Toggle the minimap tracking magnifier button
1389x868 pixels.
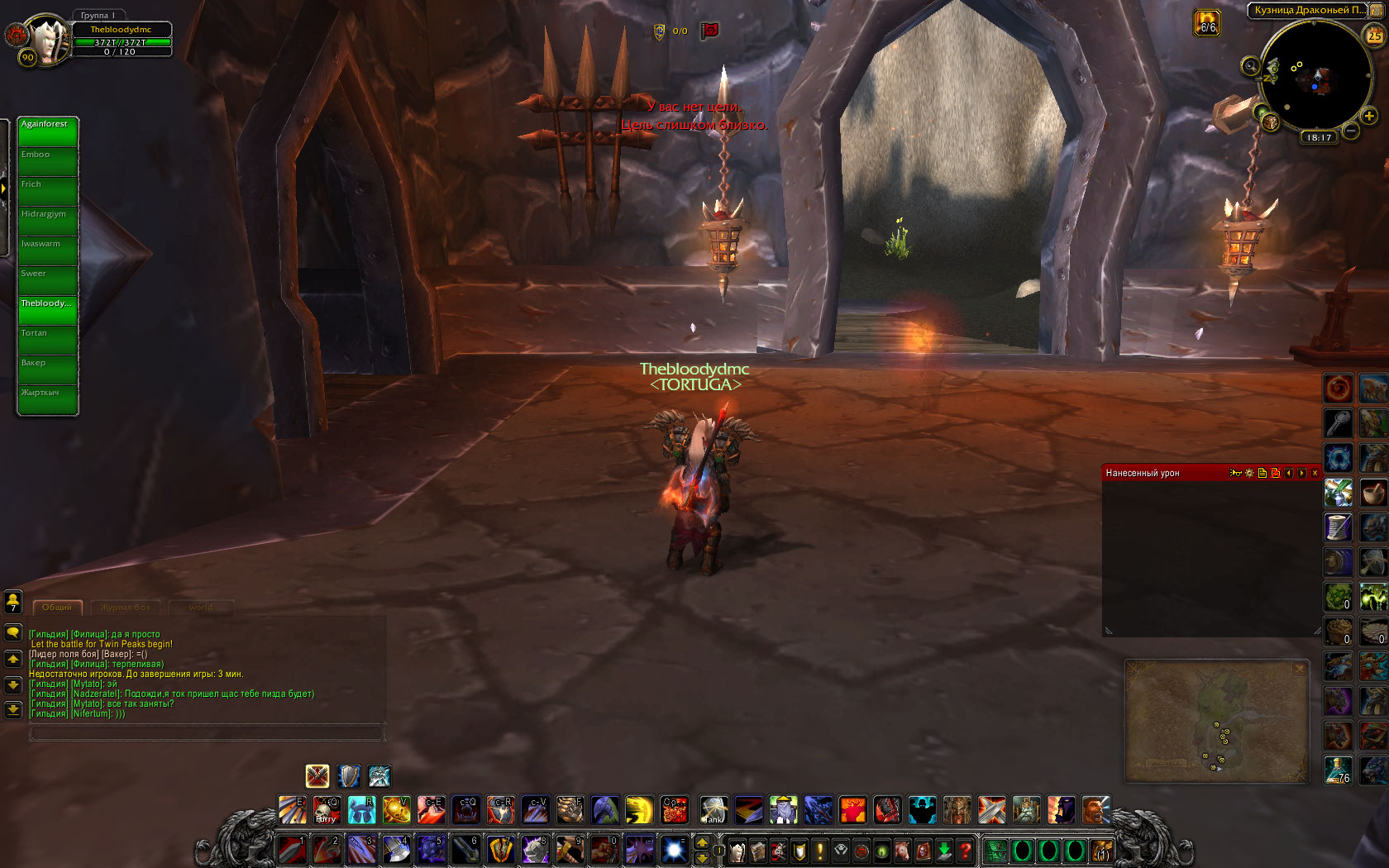[x=1251, y=66]
